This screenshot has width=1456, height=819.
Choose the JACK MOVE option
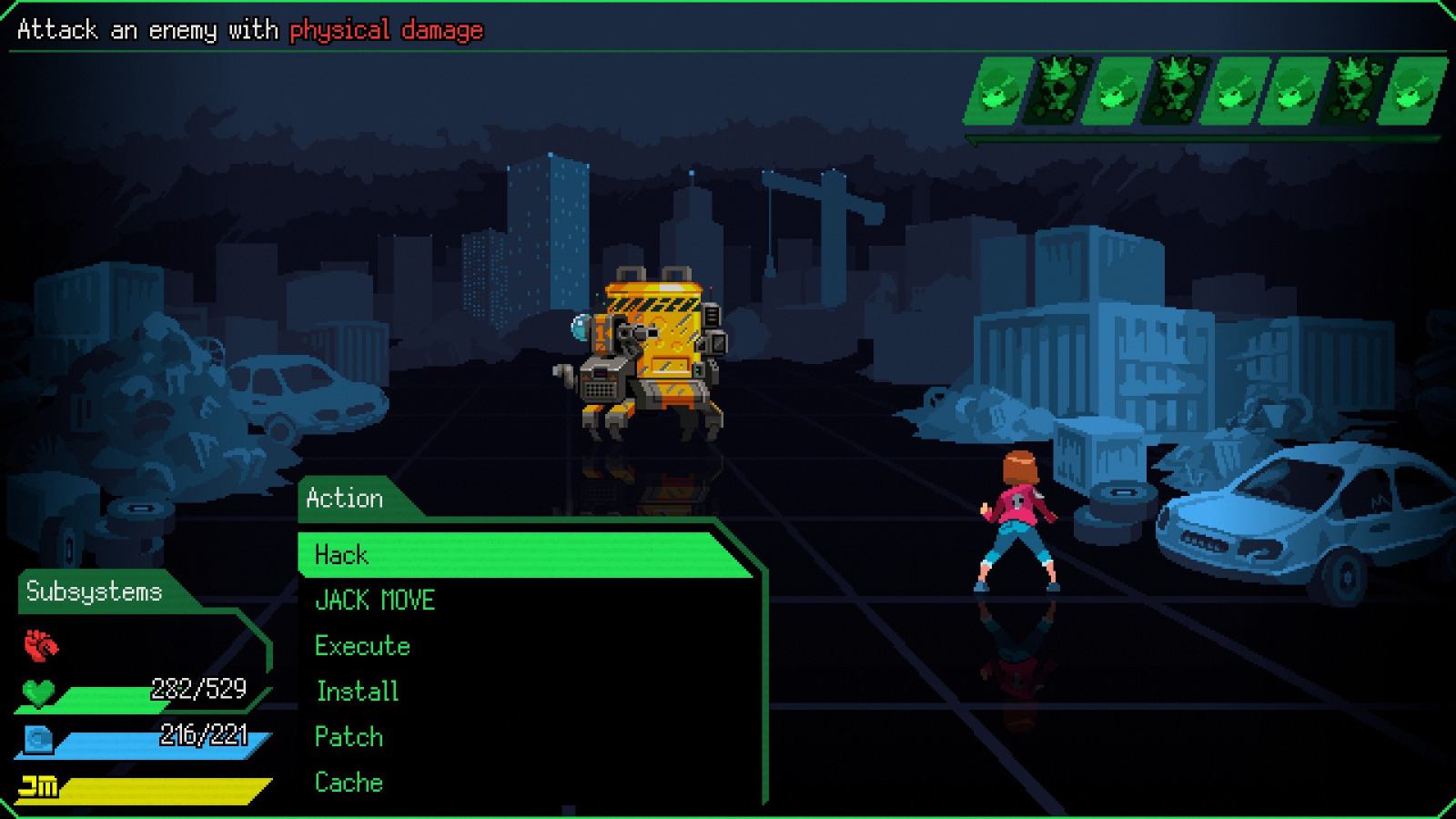[375, 600]
